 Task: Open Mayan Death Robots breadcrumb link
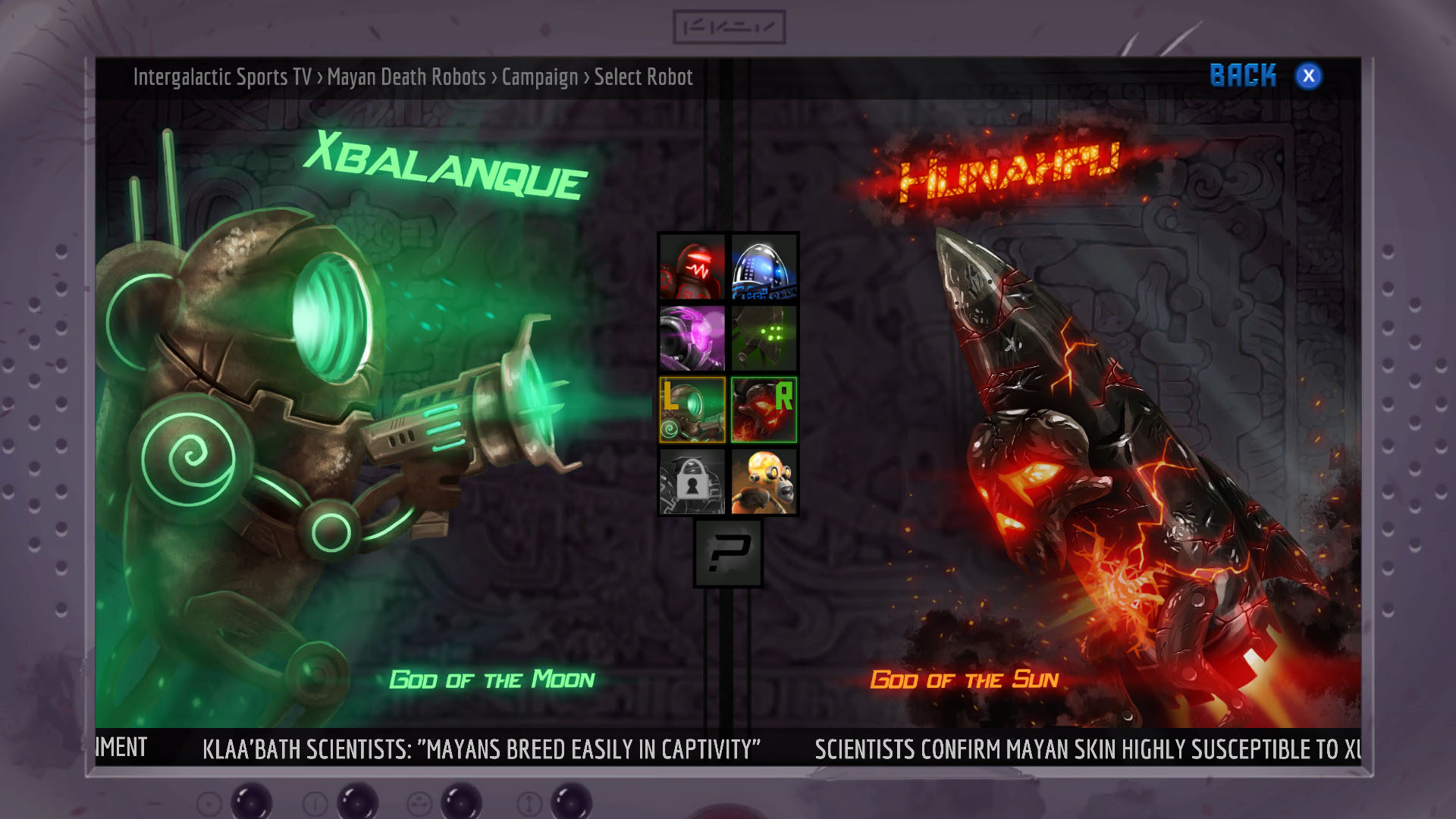click(x=406, y=77)
